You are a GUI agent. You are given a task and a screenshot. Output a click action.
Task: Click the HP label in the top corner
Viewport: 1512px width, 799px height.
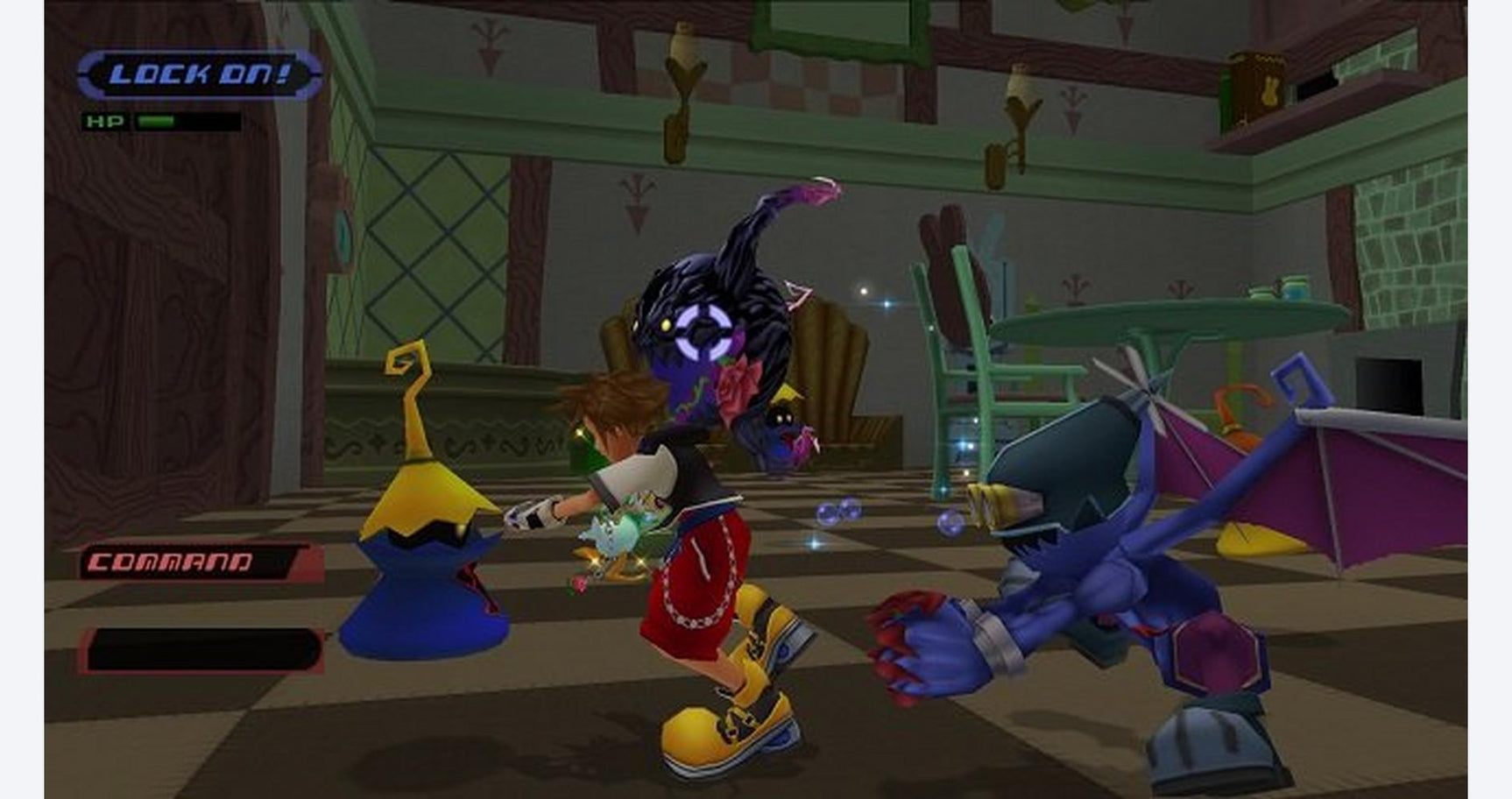(103, 122)
